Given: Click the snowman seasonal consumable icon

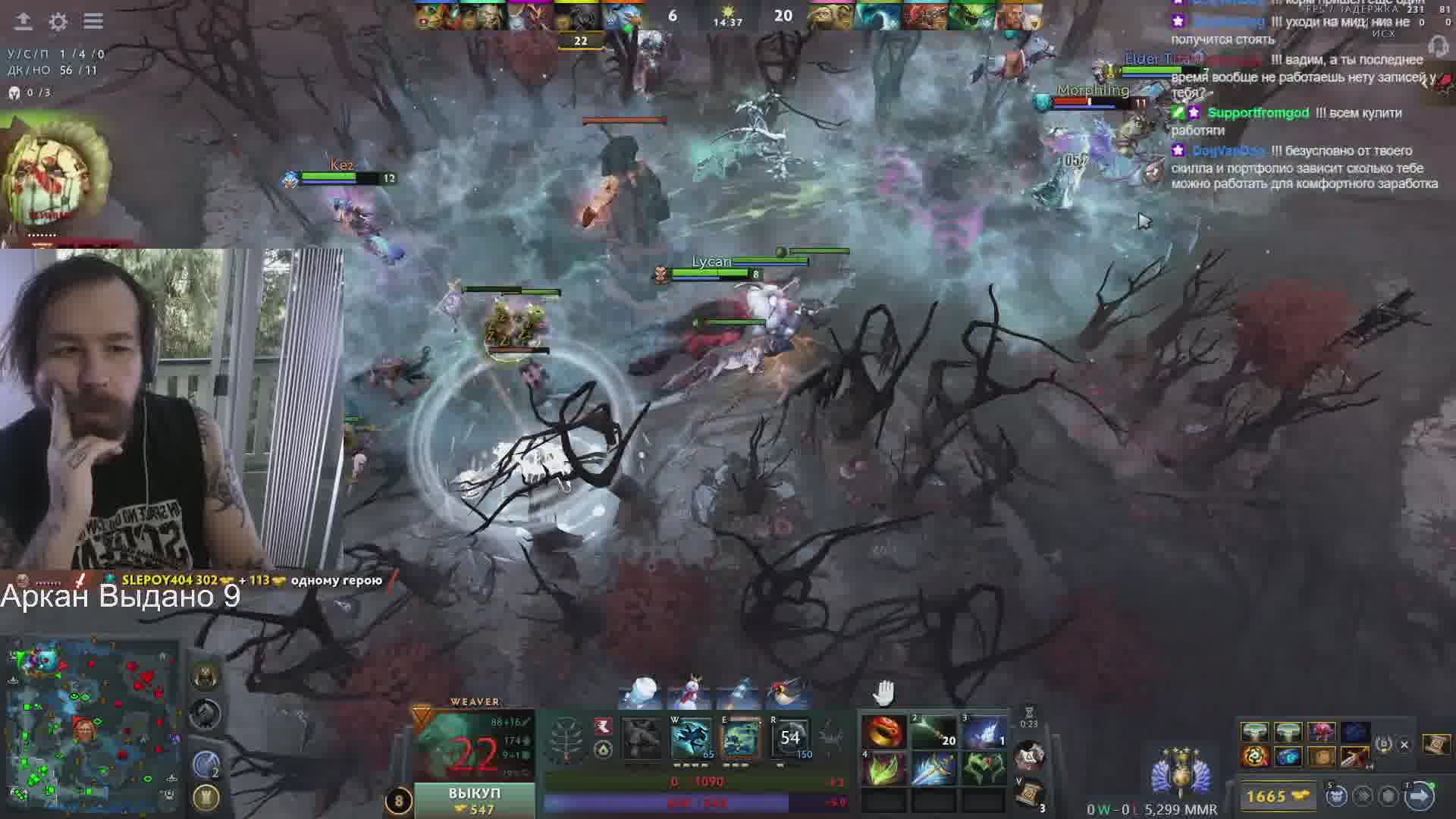Looking at the screenshot, I should tap(690, 692).
